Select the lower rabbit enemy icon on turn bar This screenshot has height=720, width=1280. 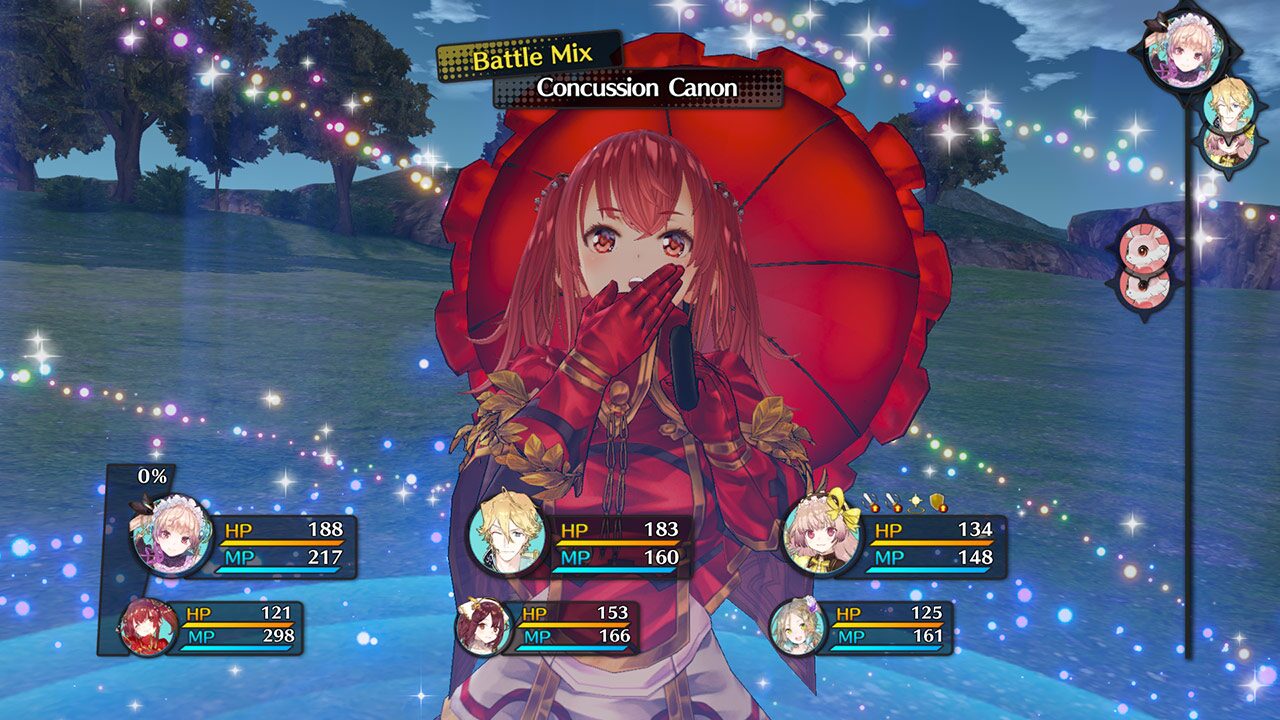pos(1144,288)
